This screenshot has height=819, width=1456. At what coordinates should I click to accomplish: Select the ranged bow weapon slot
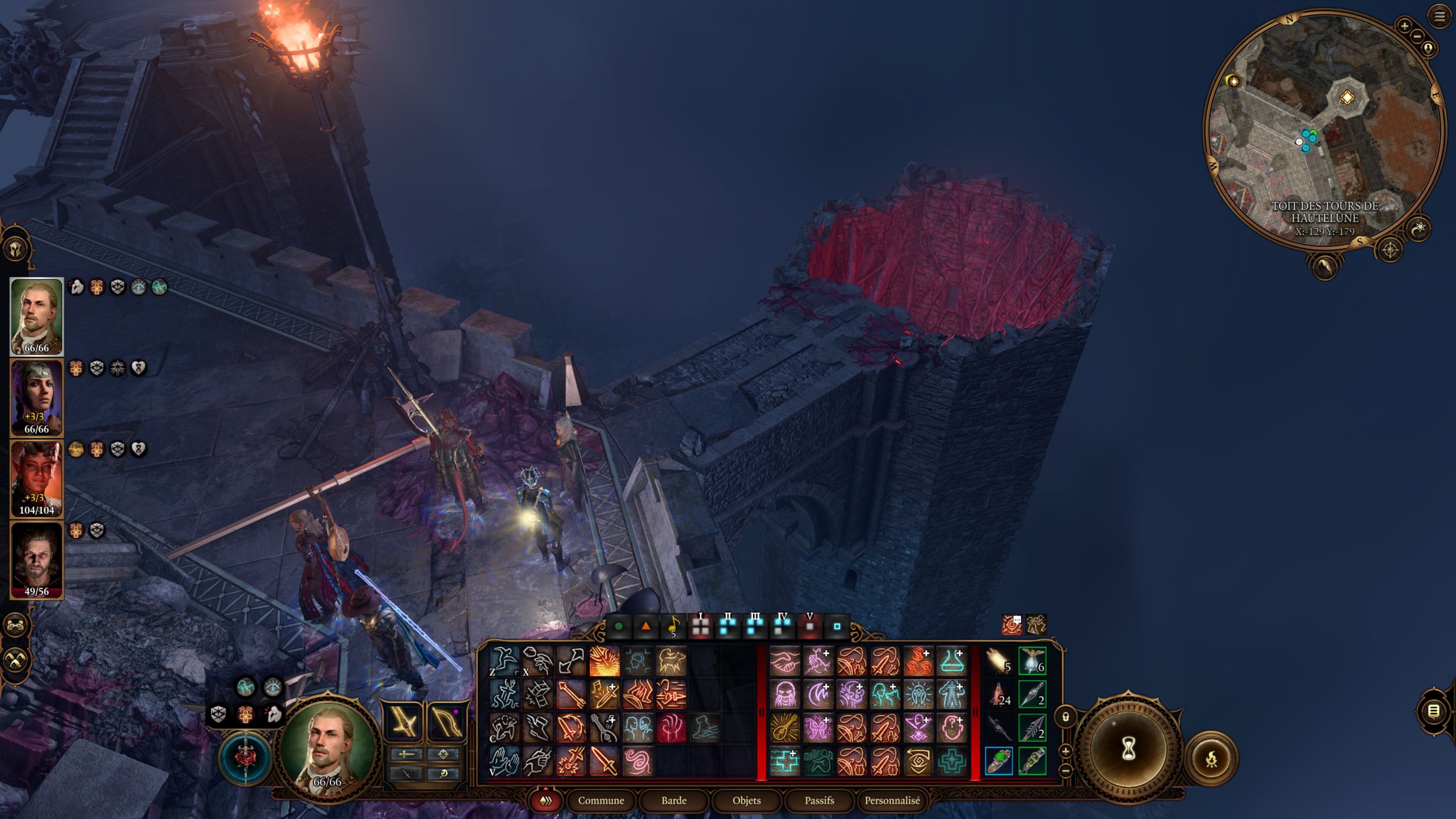(x=446, y=721)
